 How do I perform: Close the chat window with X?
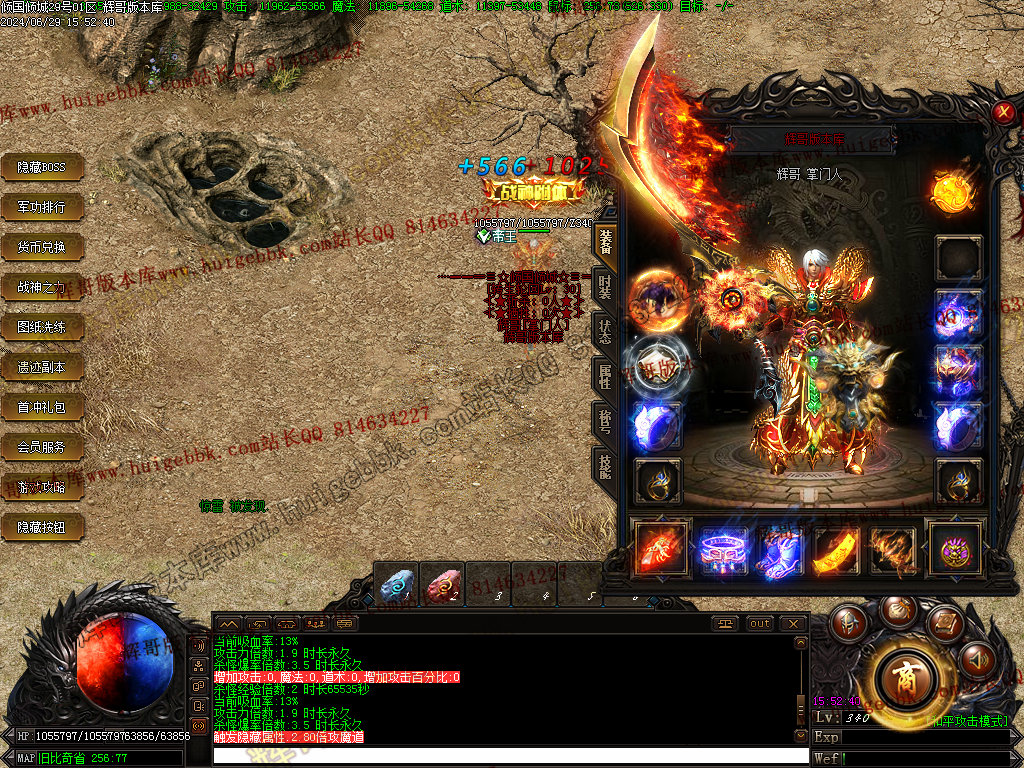point(793,623)
